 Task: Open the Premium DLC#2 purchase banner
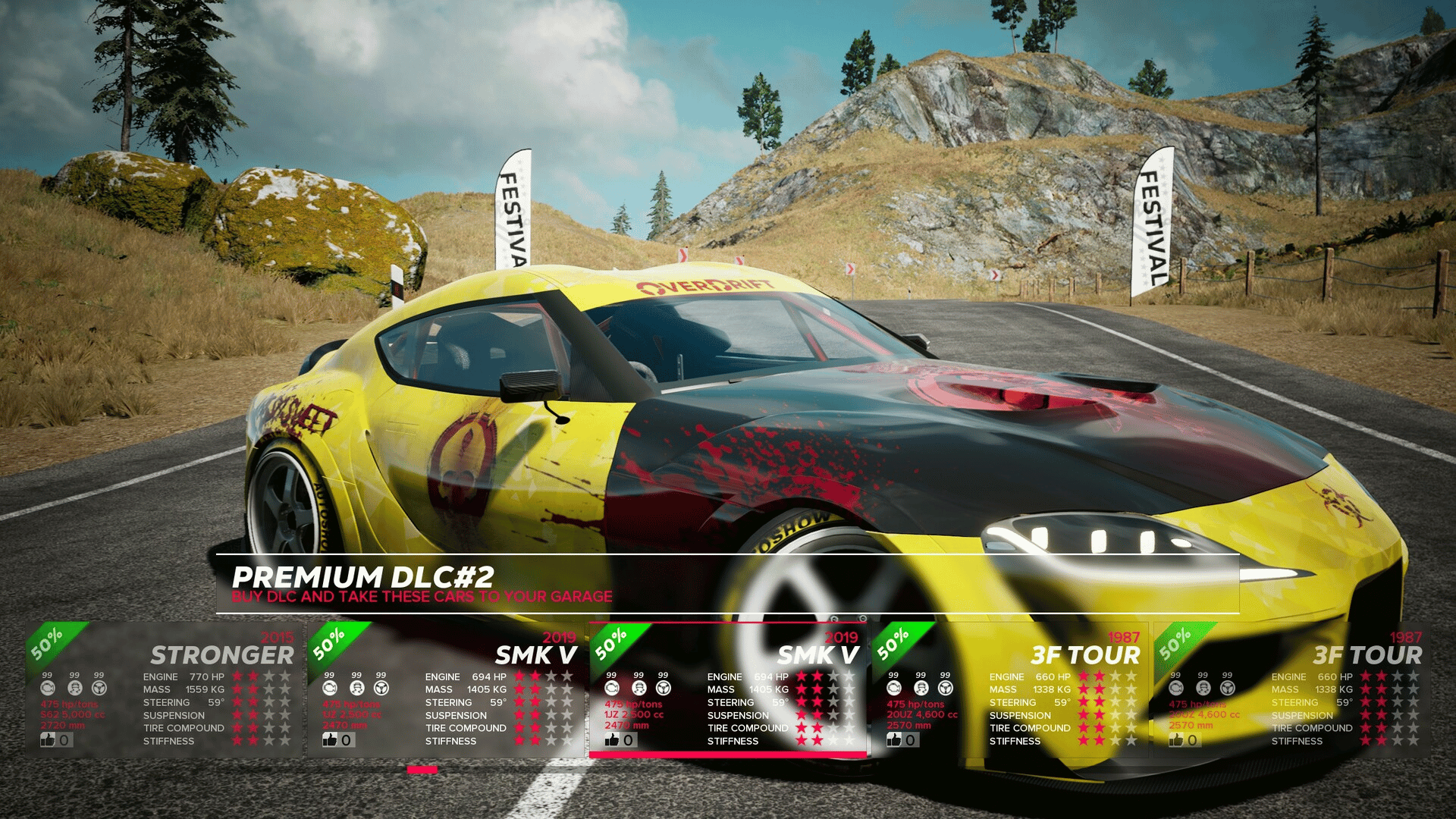pos(726,584)
